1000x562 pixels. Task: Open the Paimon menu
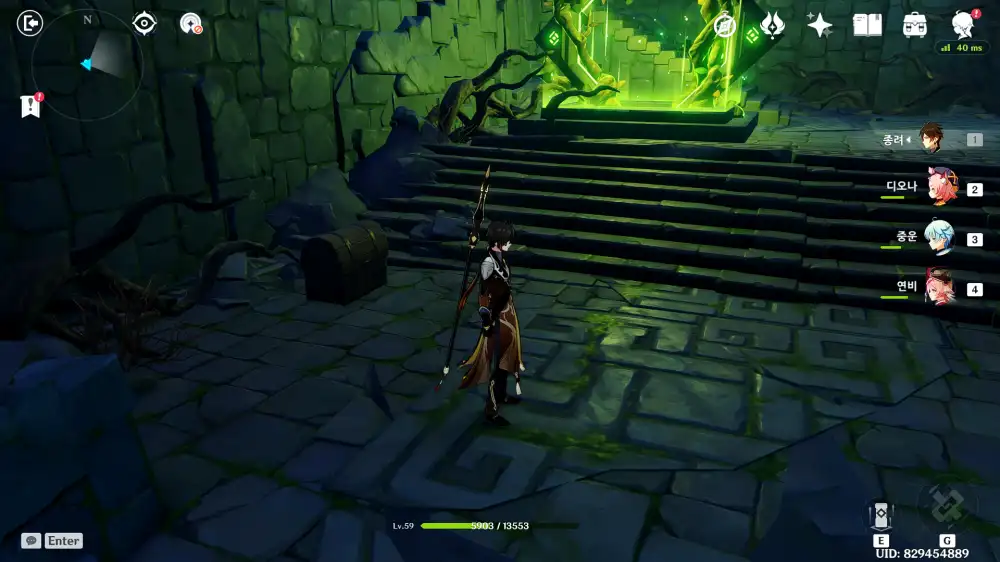(x=962, y=25)
